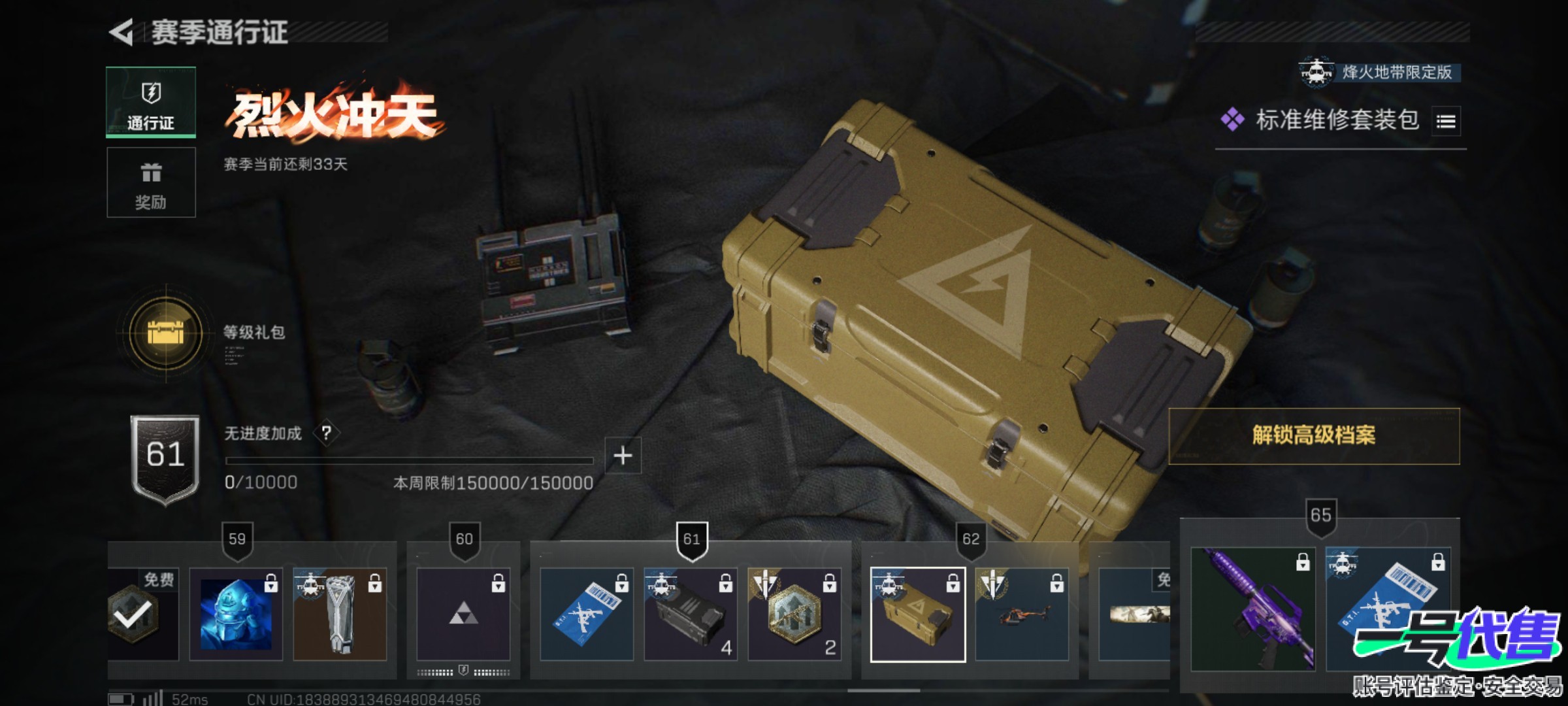Select the silver pendant reward at level 59

point(340,614)
